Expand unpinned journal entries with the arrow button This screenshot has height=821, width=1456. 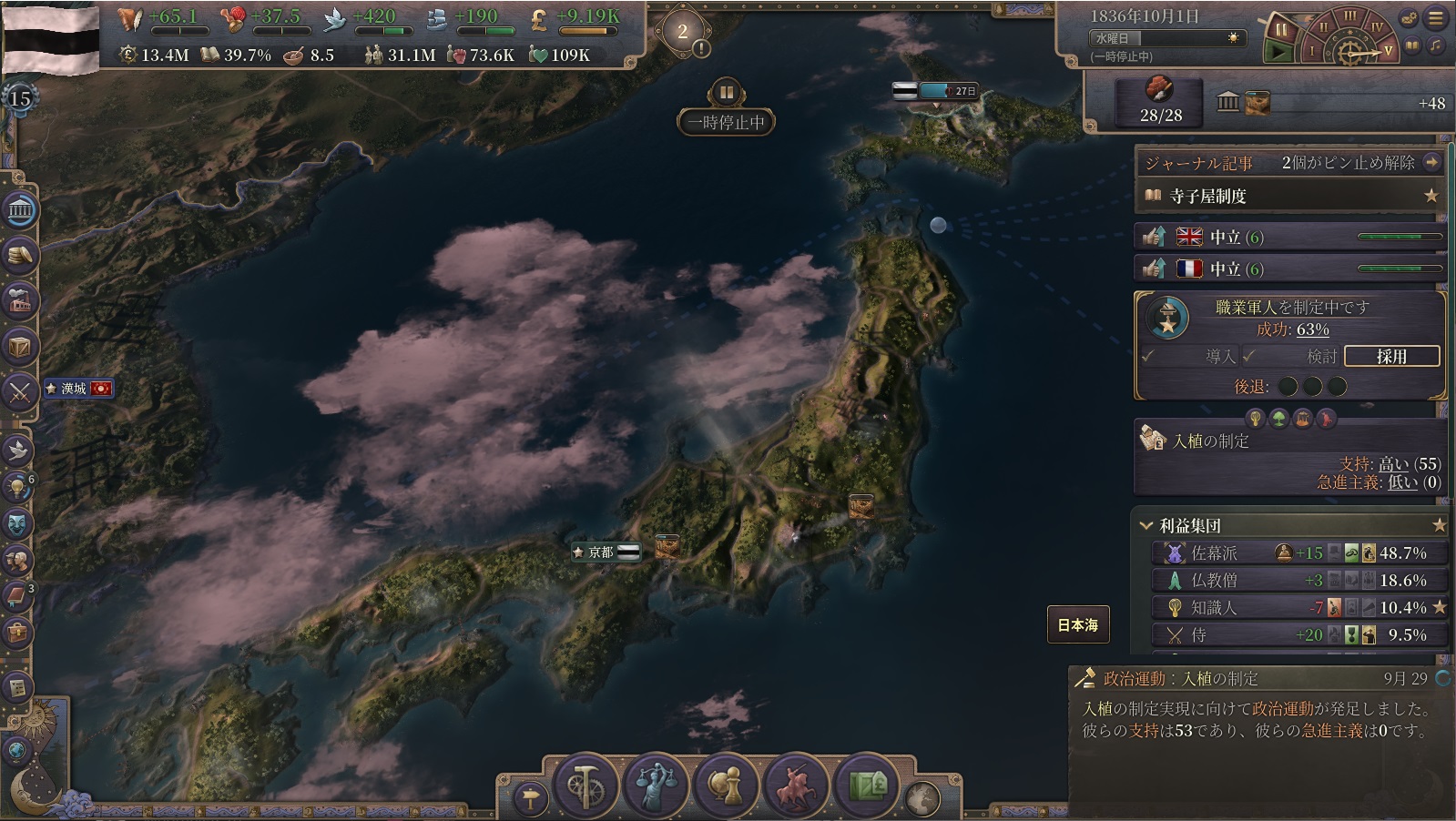click(1432, 162)
